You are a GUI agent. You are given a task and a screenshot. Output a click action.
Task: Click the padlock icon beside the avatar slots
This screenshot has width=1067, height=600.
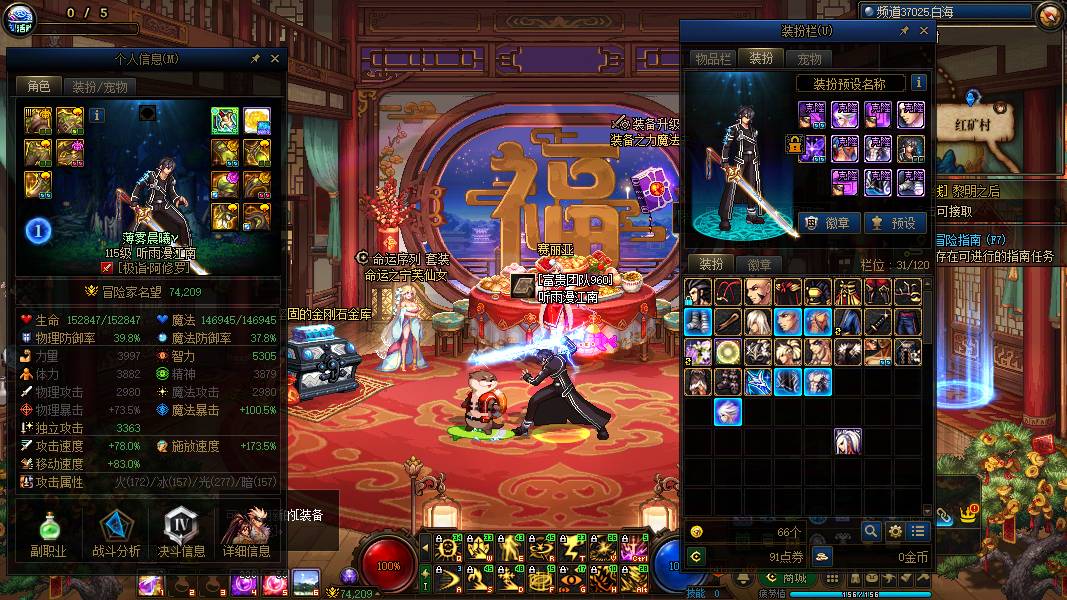coord(795,146)
